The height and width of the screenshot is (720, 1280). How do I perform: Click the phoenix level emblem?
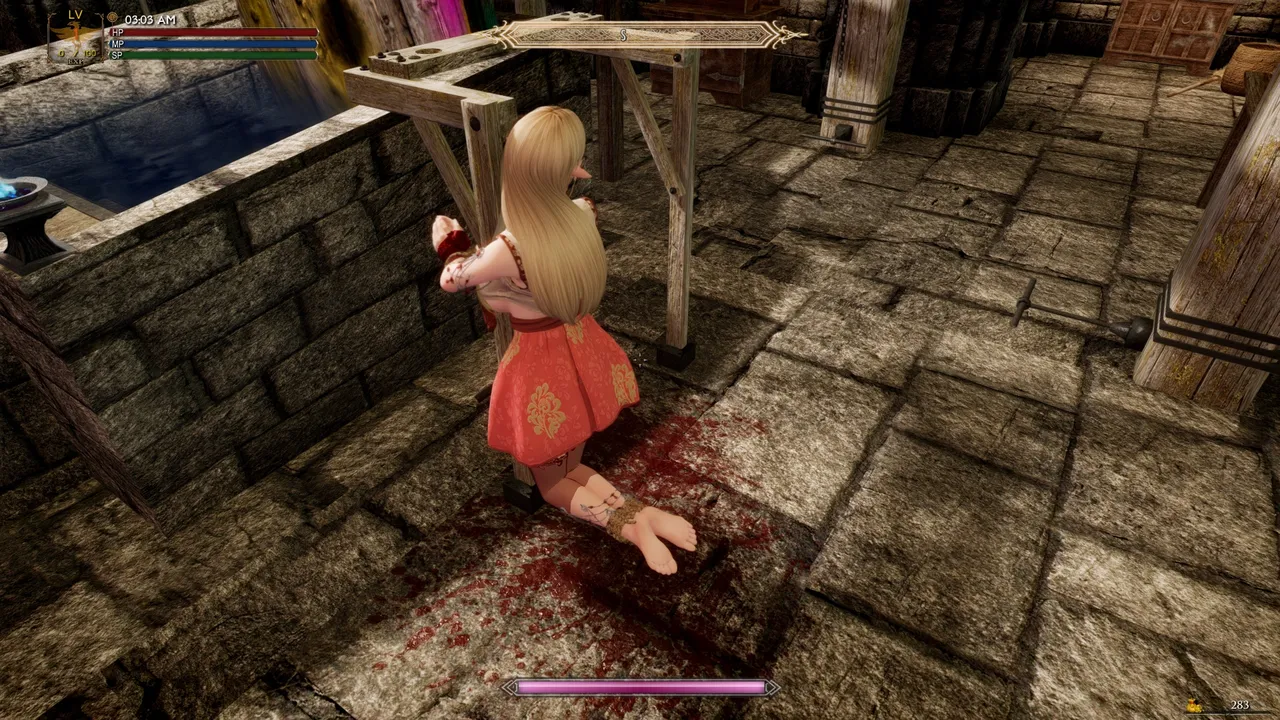(75, 37)
